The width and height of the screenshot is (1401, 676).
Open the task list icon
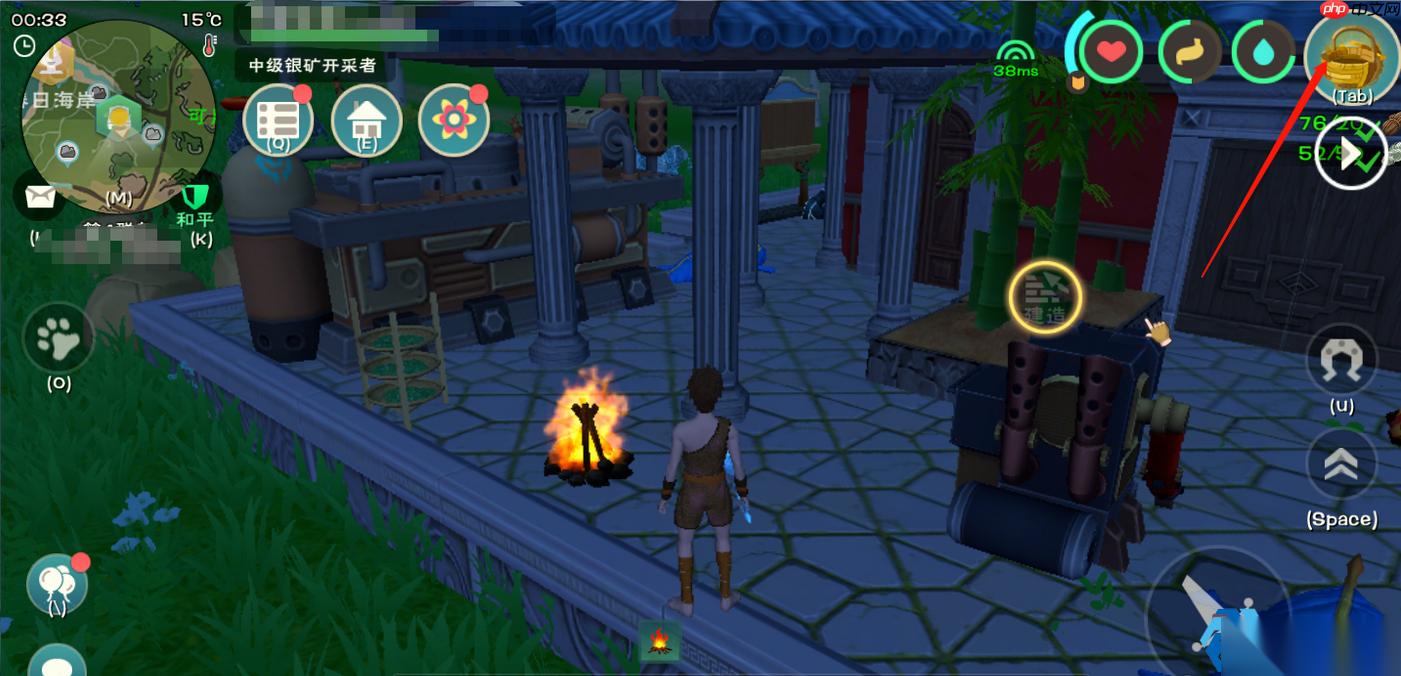[x=277, y=121]
